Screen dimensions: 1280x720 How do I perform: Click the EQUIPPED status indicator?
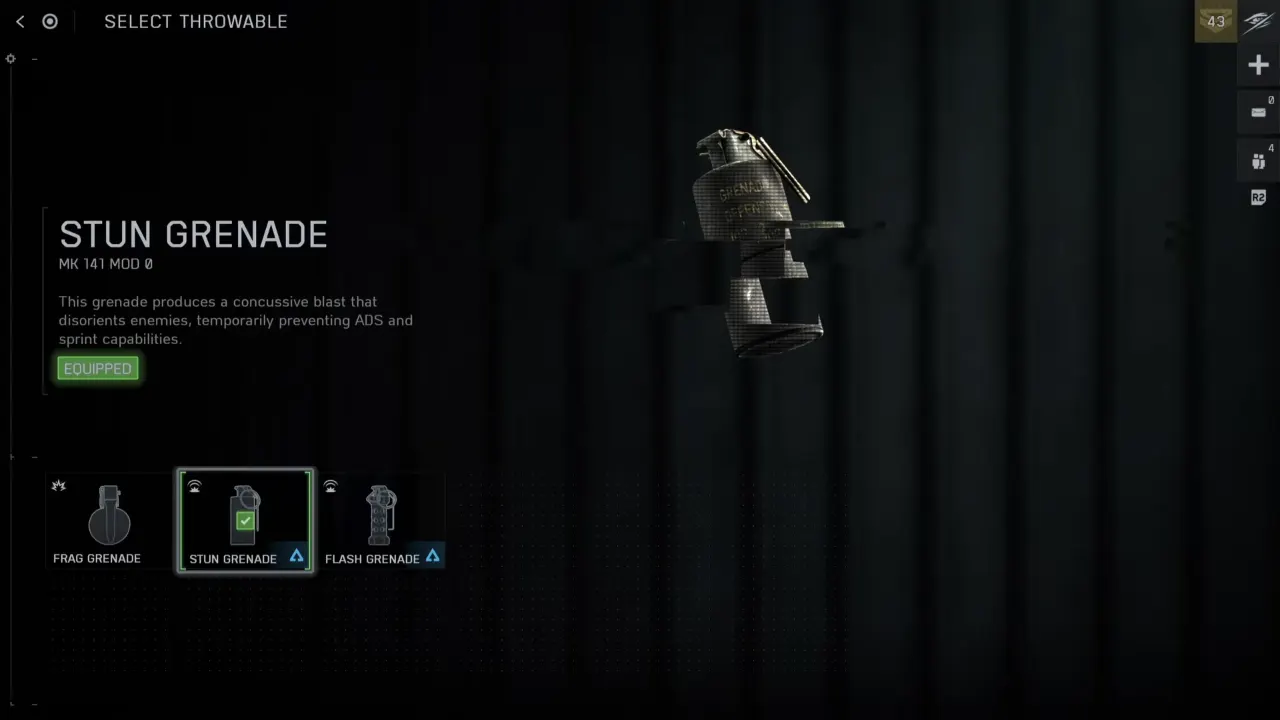pyautogui.click(x=97, y=368)
